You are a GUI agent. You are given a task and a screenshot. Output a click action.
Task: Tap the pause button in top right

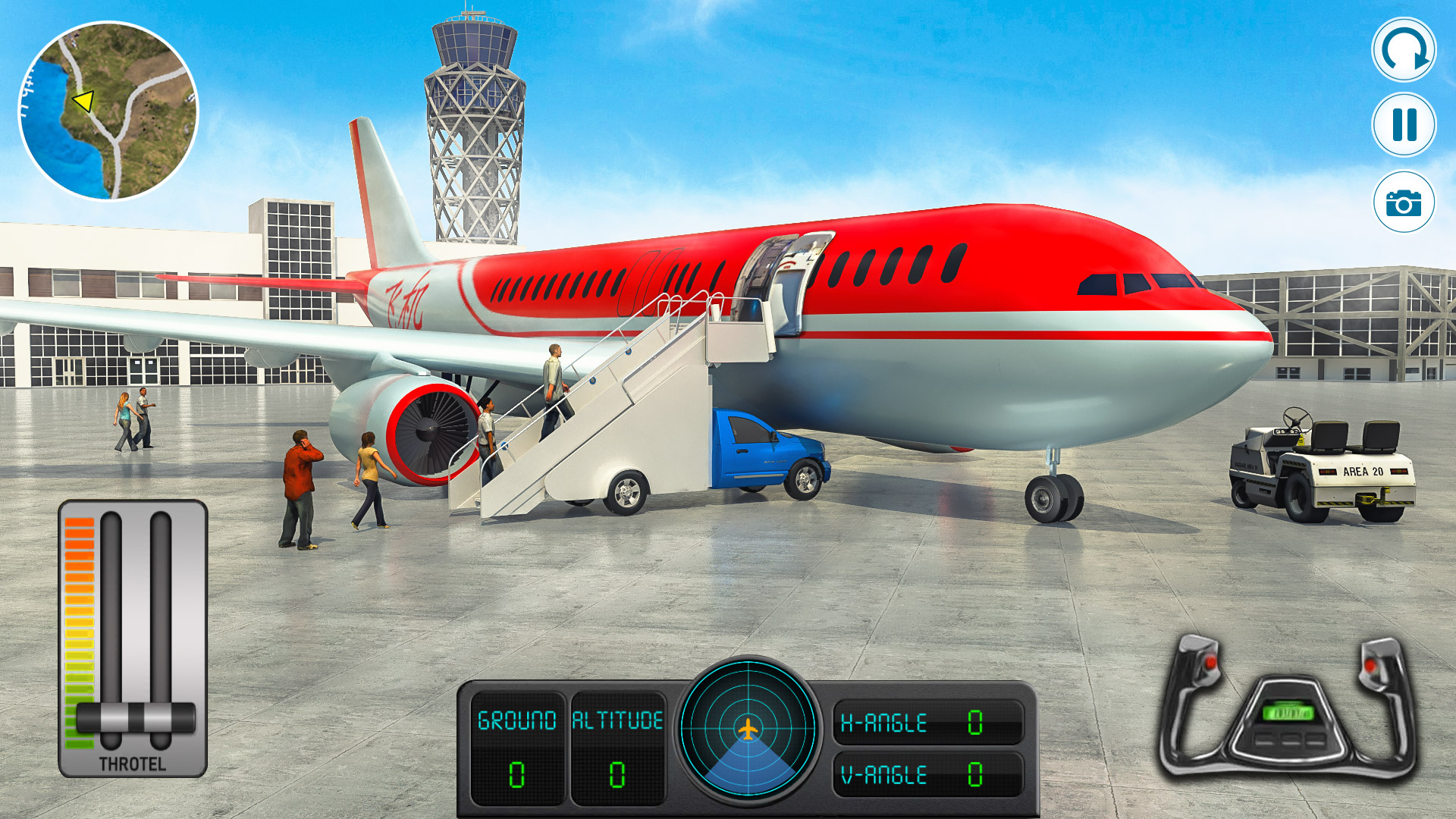1404,124
